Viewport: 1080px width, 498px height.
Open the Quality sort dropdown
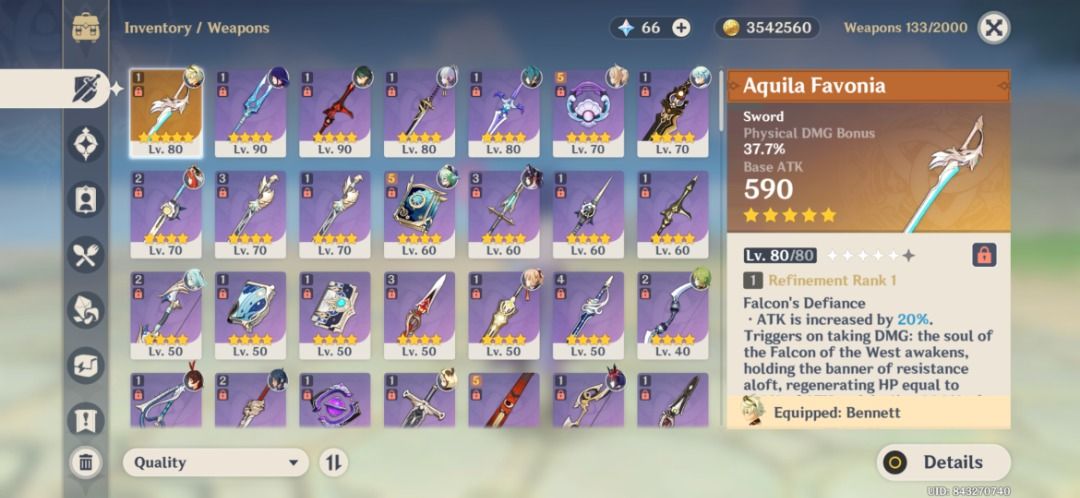[x=215, y=462]
